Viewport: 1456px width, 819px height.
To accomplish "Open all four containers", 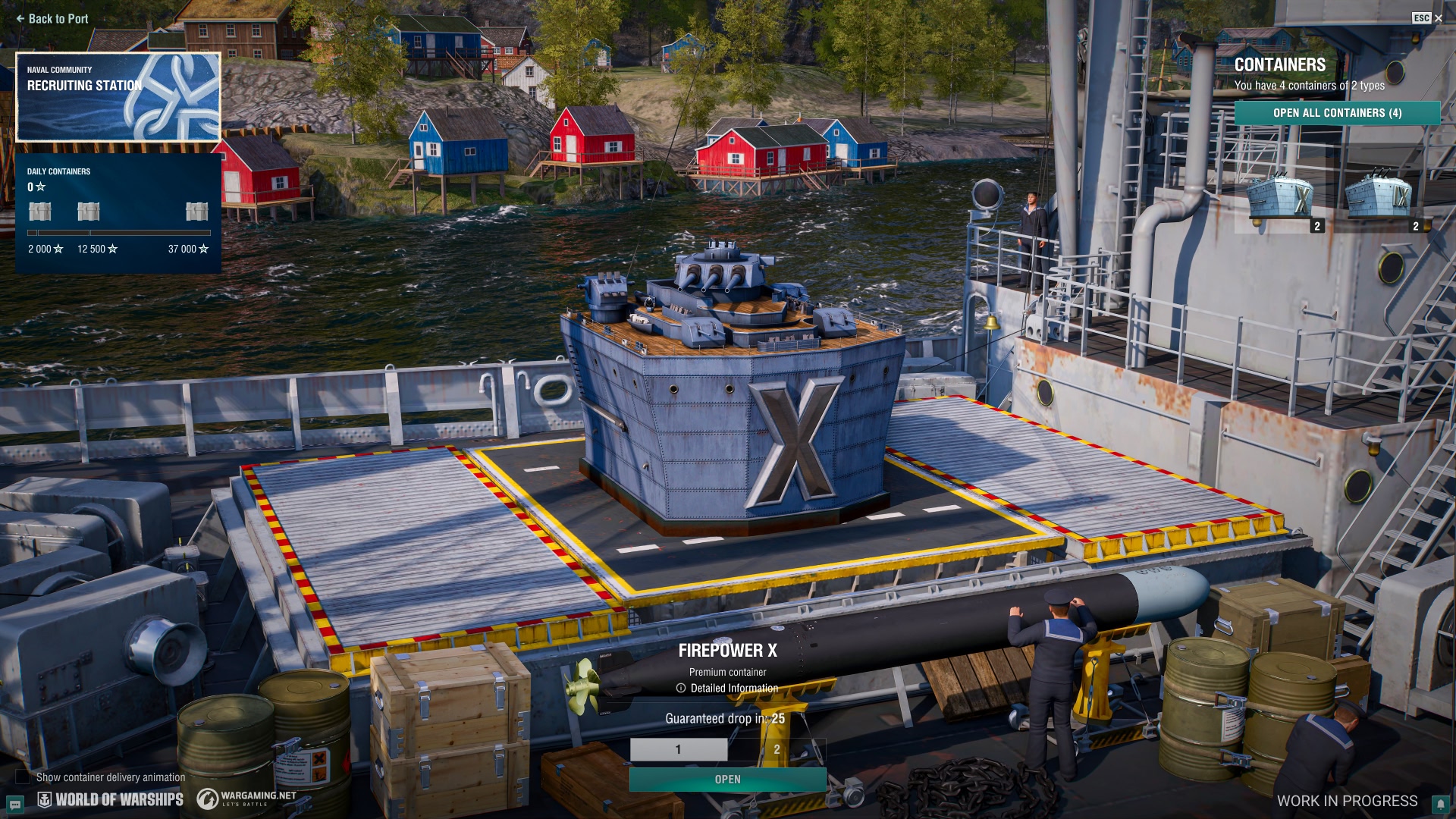I will (1337, 113).
